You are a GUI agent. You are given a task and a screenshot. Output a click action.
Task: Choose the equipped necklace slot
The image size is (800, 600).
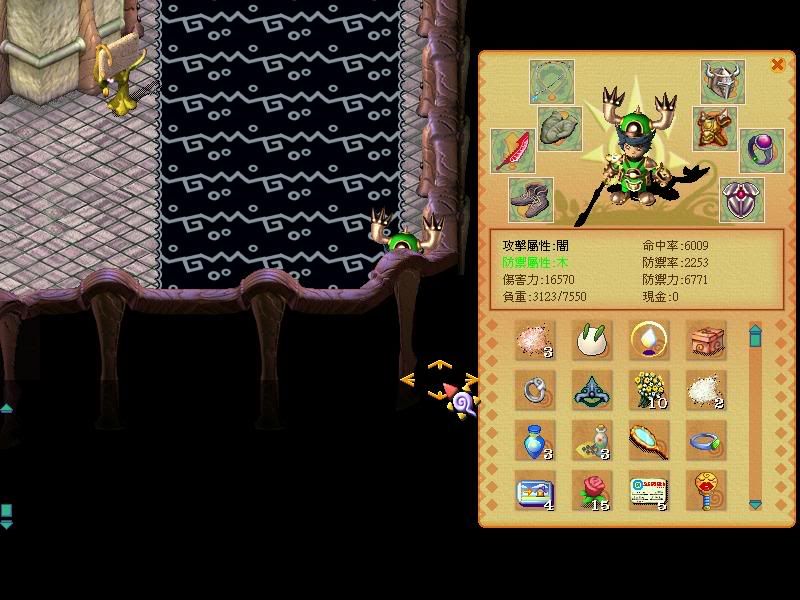coord(551,81)
